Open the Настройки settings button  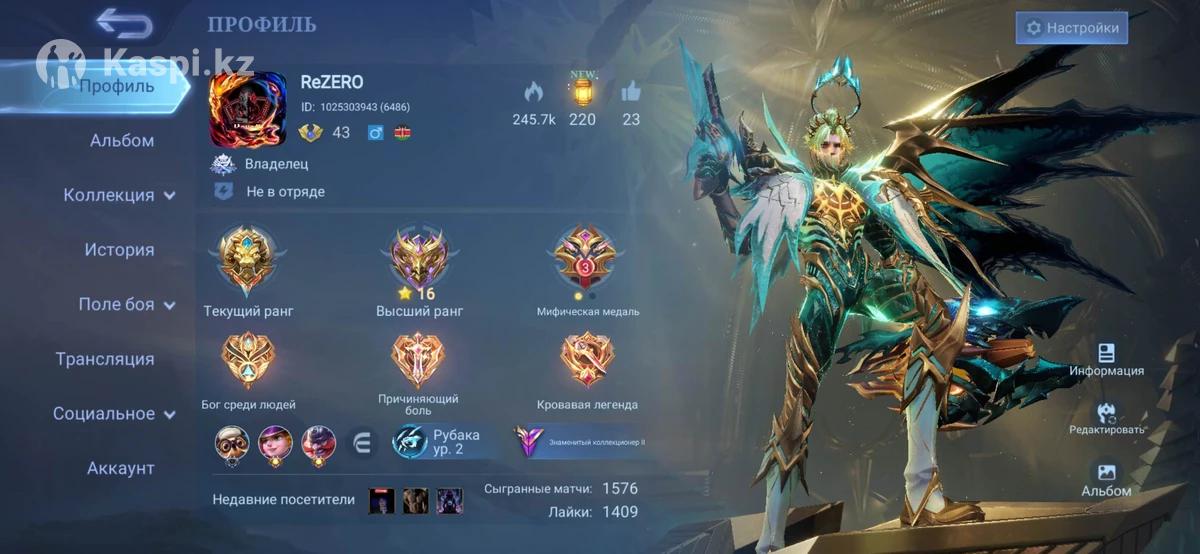pos(1072,28)
